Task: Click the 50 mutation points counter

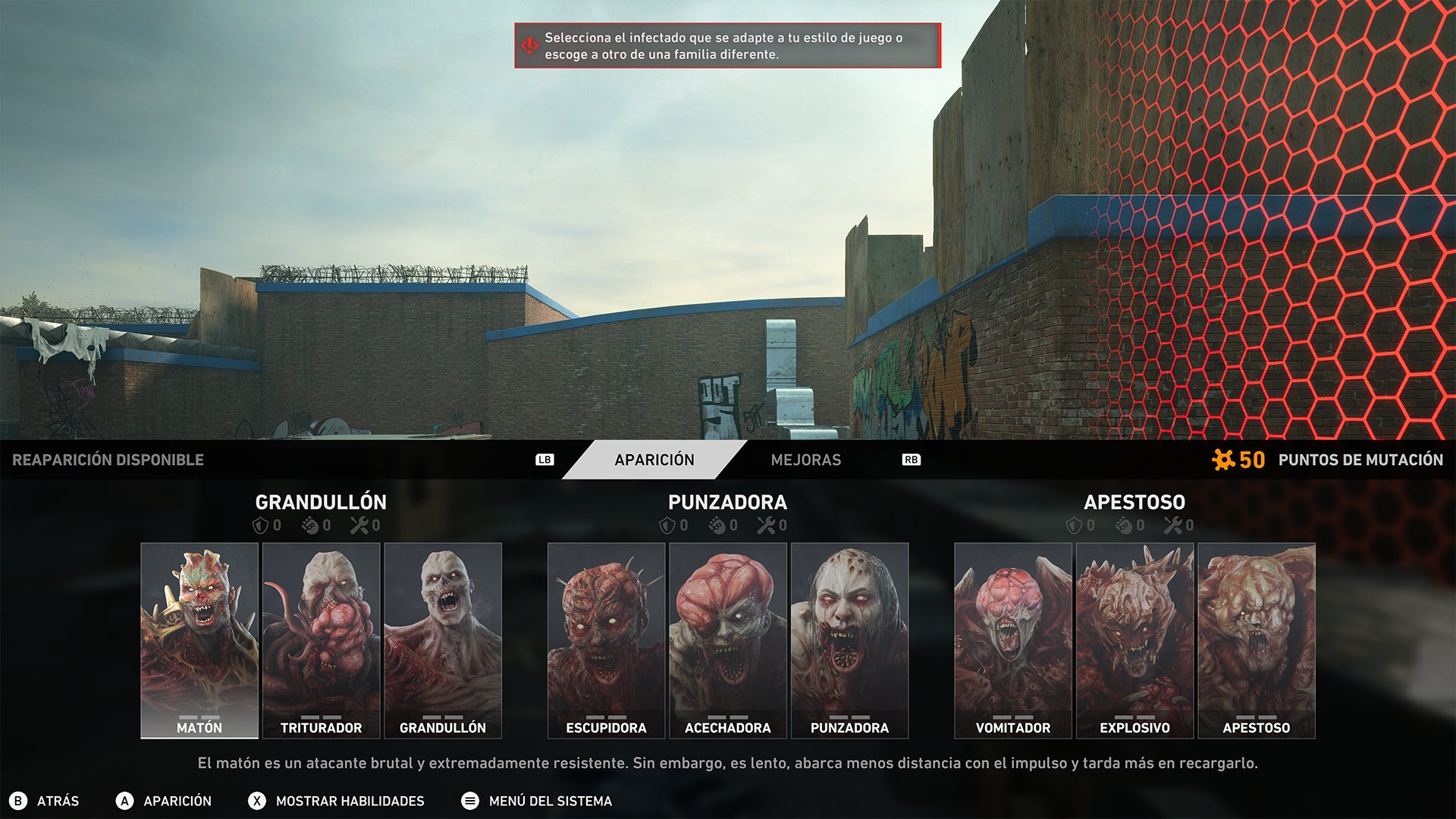Action: coord(1252,459)
